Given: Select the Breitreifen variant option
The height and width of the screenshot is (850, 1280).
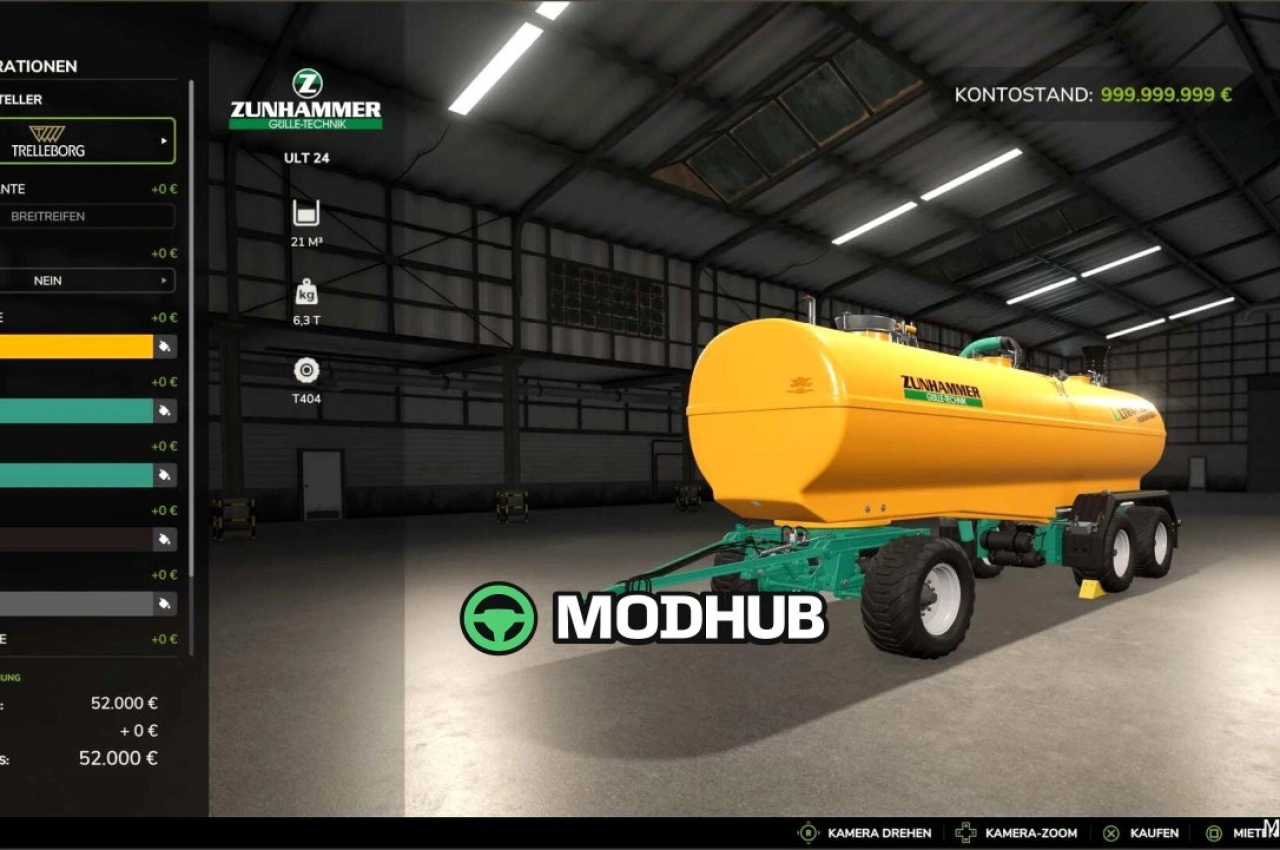Looking at the screenshot, I should point(88,216).
